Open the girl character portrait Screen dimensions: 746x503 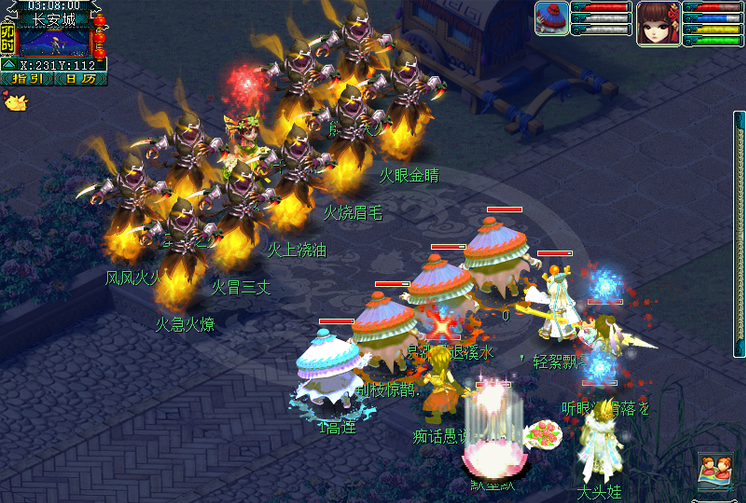tap(656, 22)
